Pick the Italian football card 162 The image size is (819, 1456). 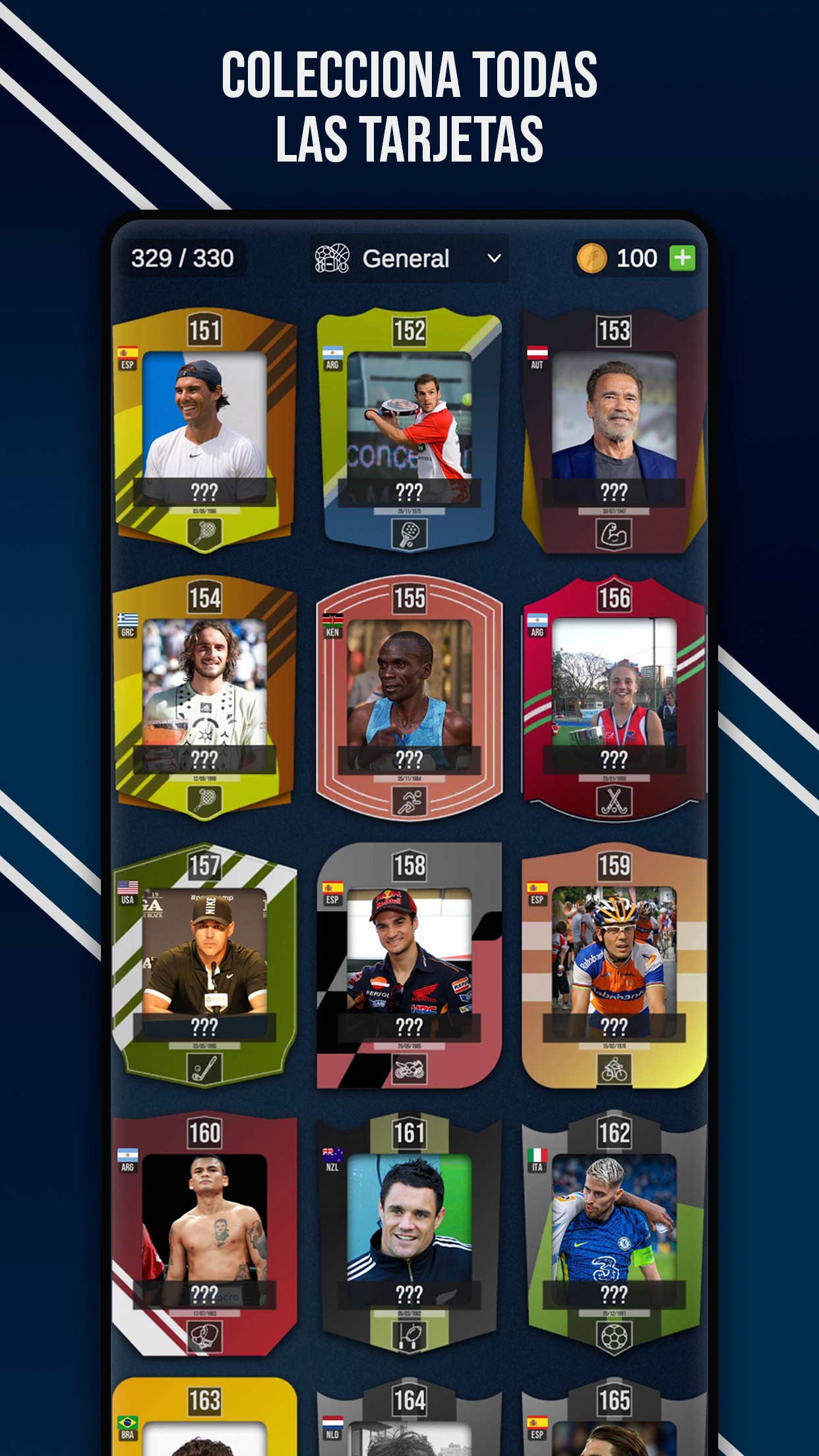[x=613, y=1233]
